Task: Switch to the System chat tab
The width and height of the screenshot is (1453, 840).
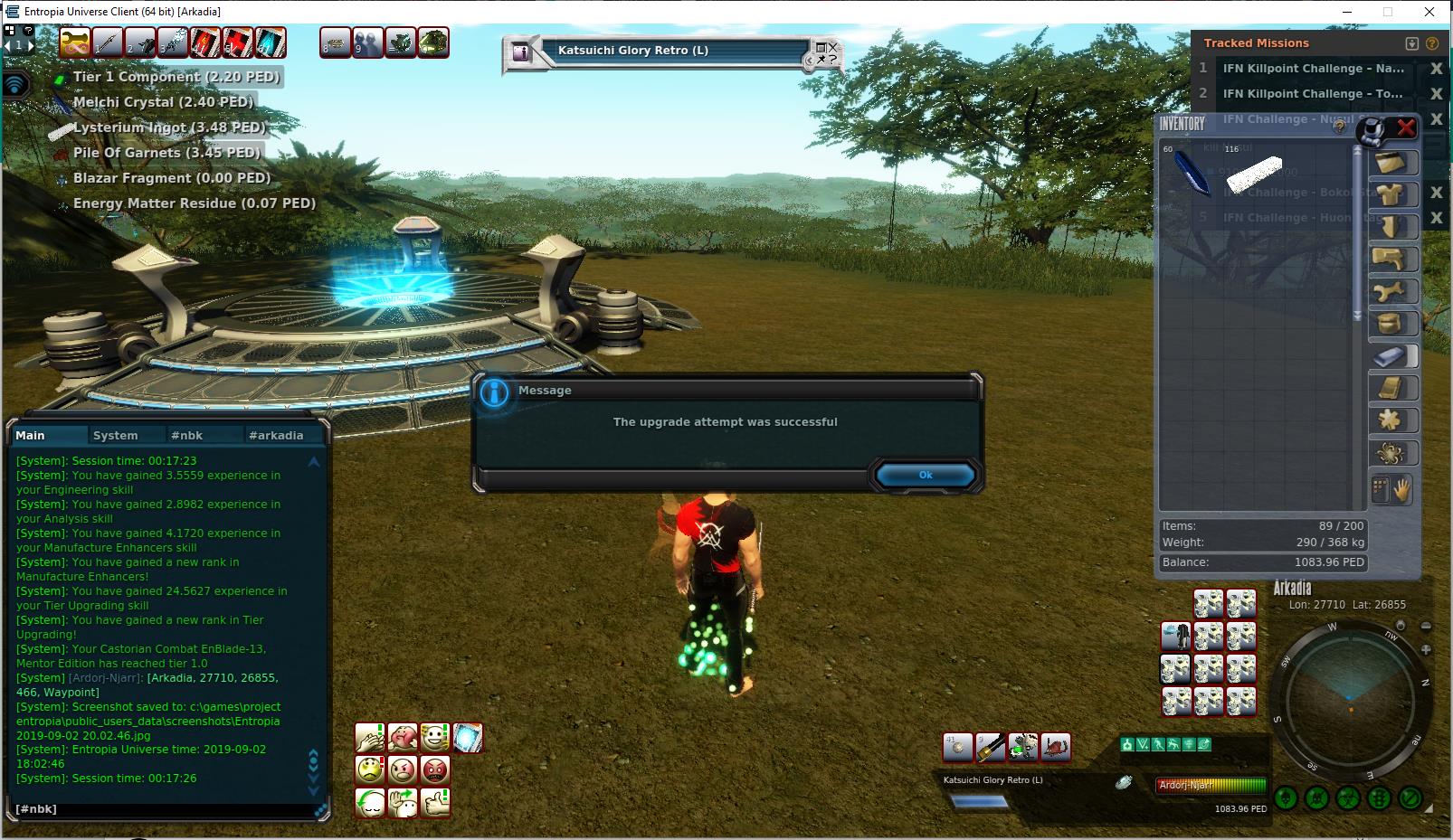Action: (x=116, y=435)
